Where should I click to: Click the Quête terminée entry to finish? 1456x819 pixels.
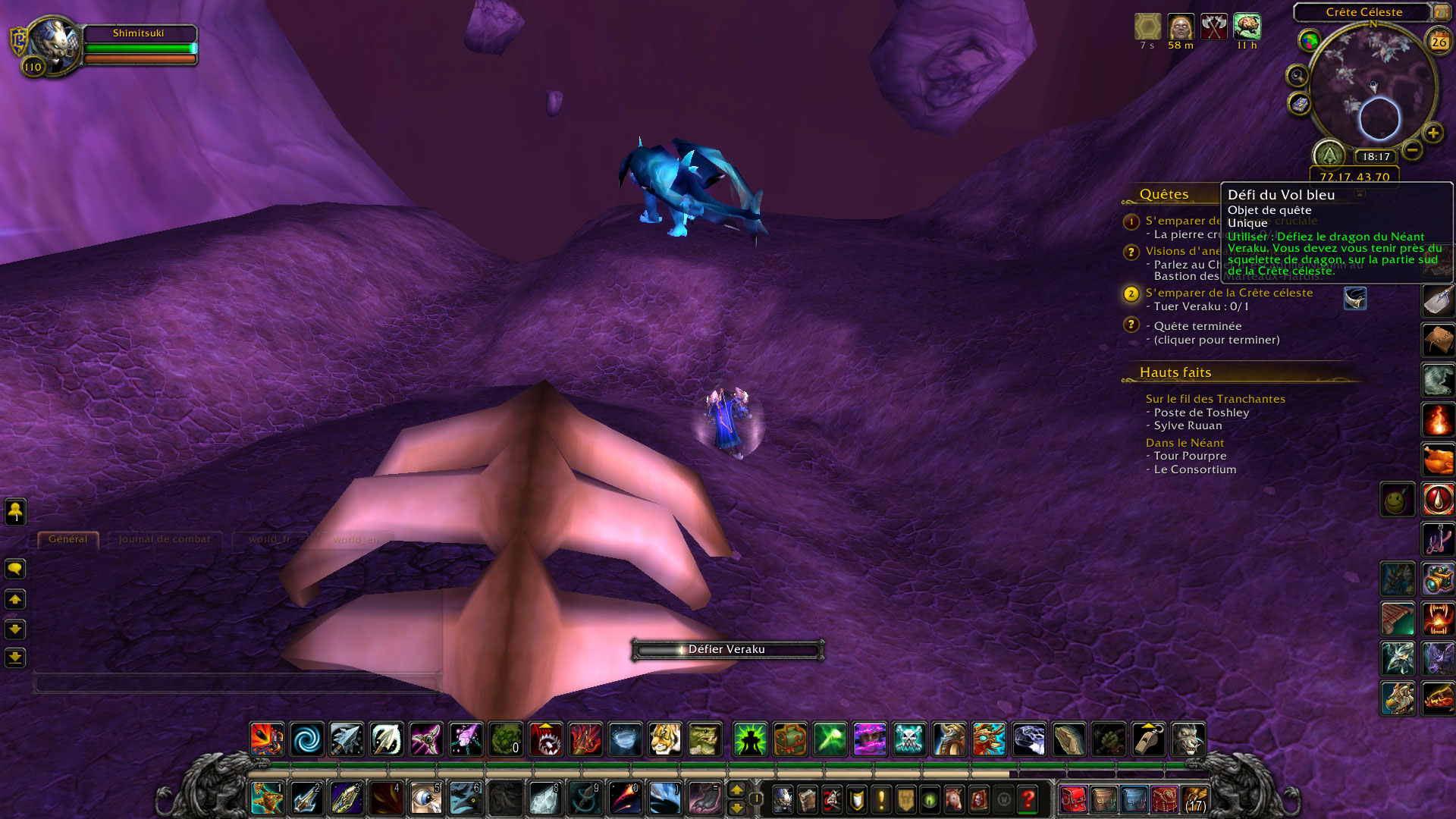1197,326
